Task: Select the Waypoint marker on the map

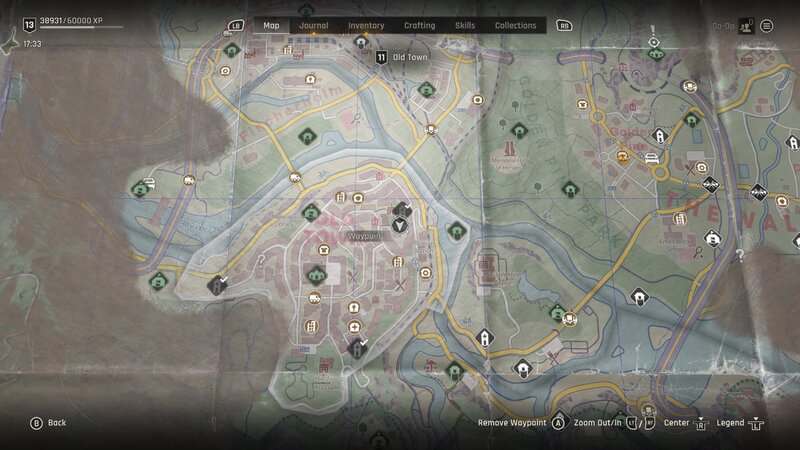Action: (400, 225)
